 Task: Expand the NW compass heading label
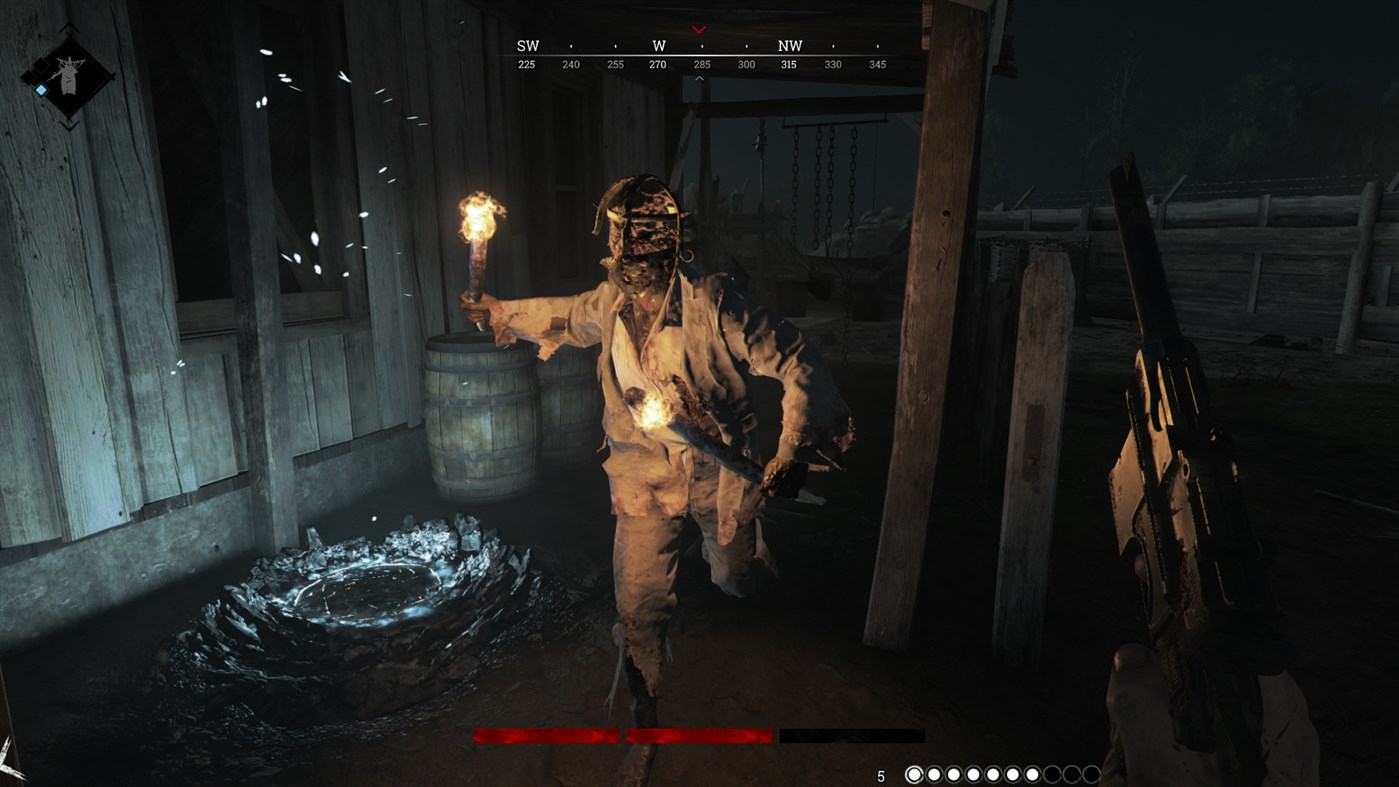pos(789,45)
